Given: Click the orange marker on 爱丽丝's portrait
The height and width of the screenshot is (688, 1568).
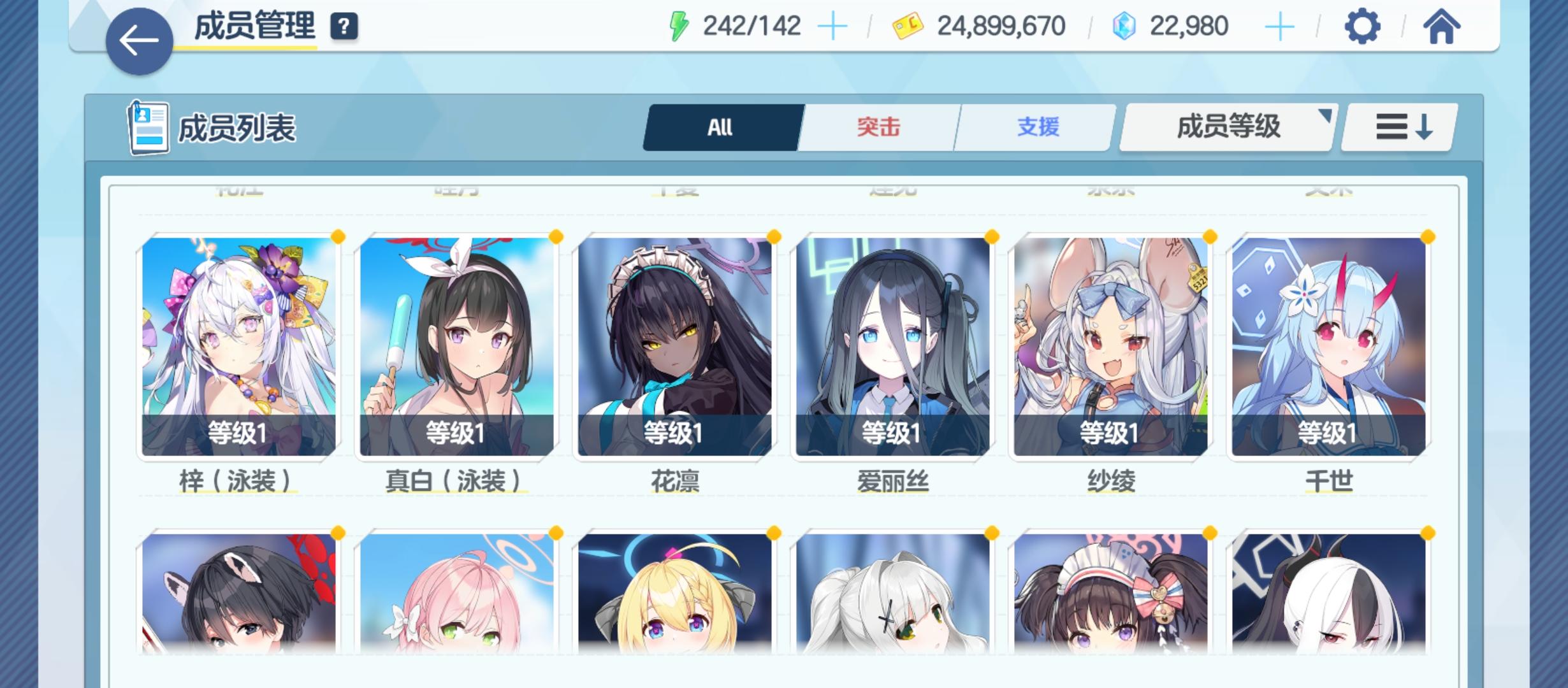Looking at the screenshot, I should click(991, 236).
